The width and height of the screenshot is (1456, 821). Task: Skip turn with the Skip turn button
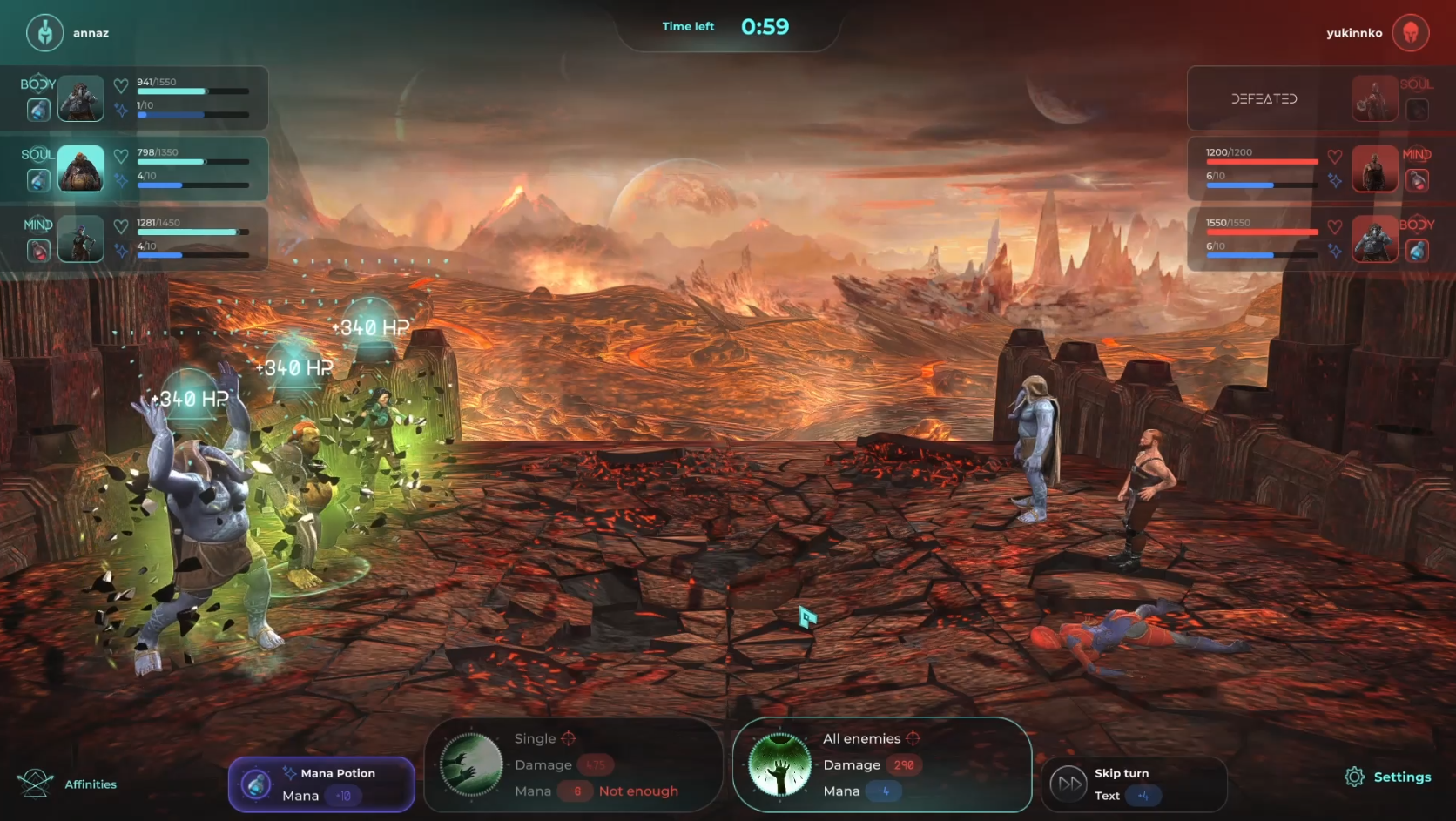(1133, 784)
